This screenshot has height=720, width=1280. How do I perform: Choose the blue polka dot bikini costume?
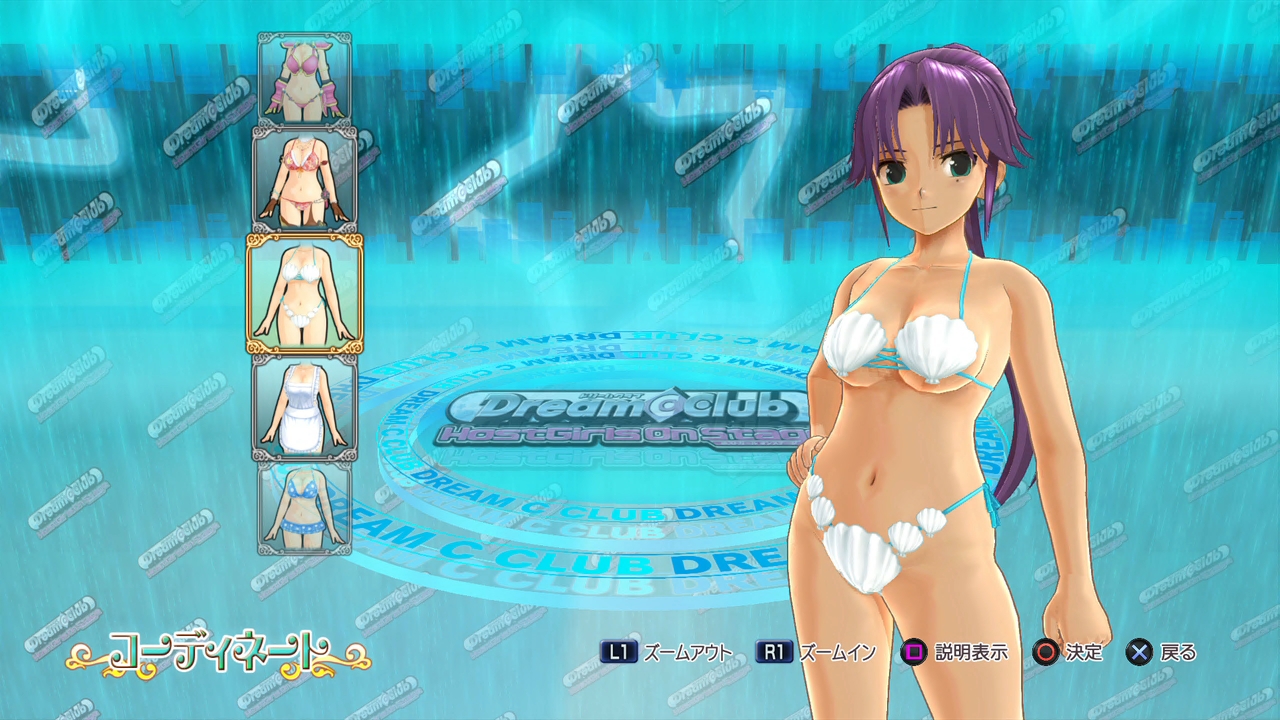[304, 507]
